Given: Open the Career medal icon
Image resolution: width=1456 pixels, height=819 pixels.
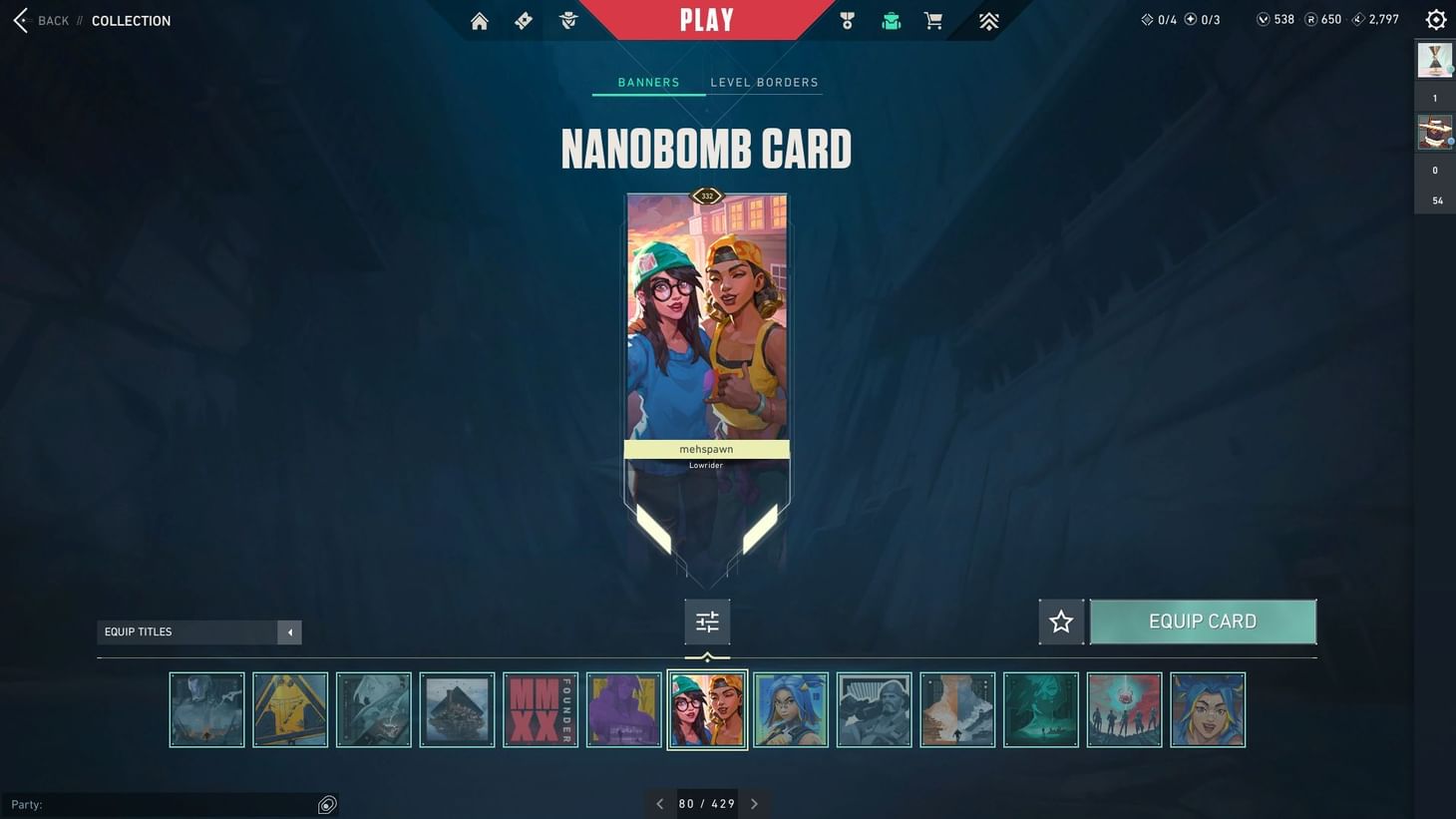Looking at the screenshot, I should click(x=847, y=20).
